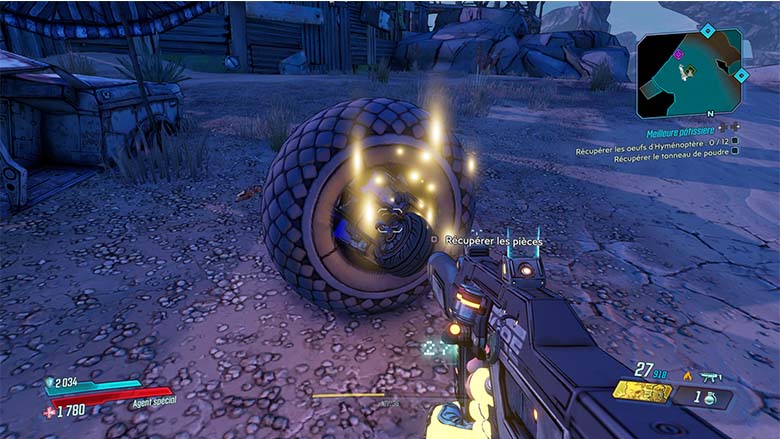Click the shield icon beside 2 034
Screen dimensions: 780x439
click(x=50, y=382)
